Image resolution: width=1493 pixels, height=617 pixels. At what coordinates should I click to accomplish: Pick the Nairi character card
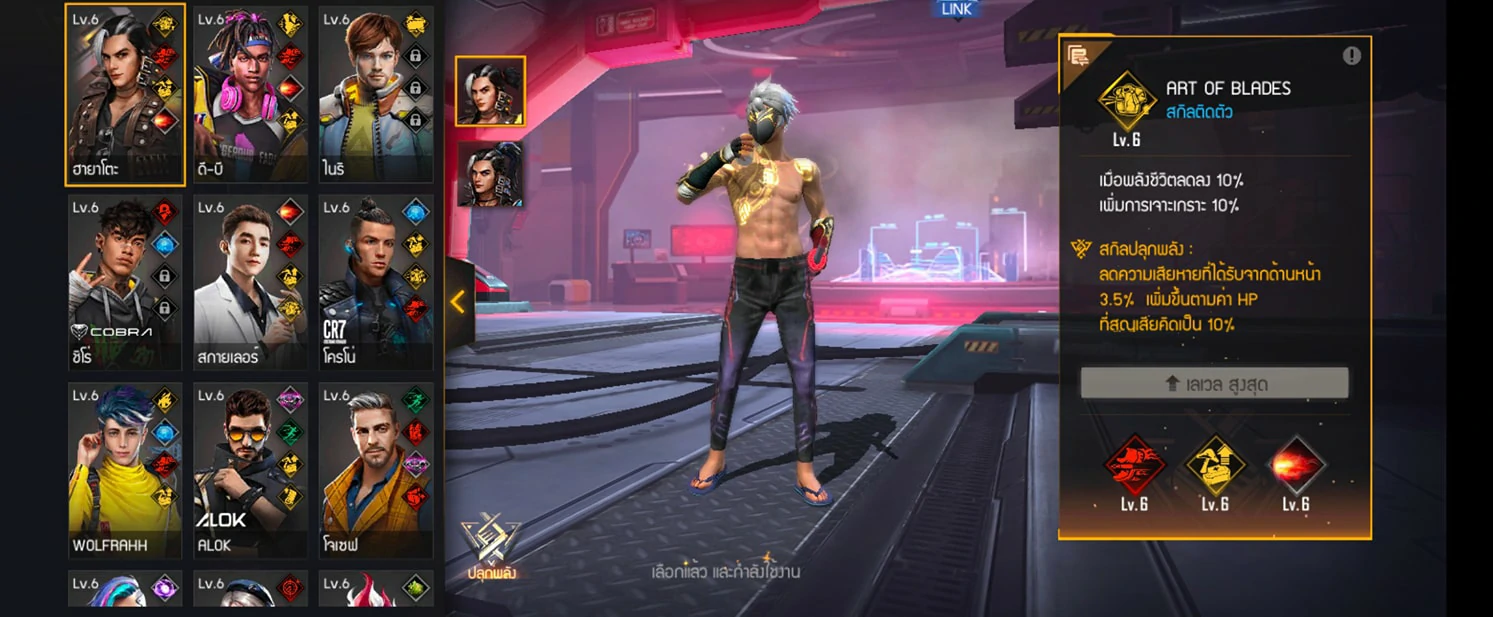(375, 95)
